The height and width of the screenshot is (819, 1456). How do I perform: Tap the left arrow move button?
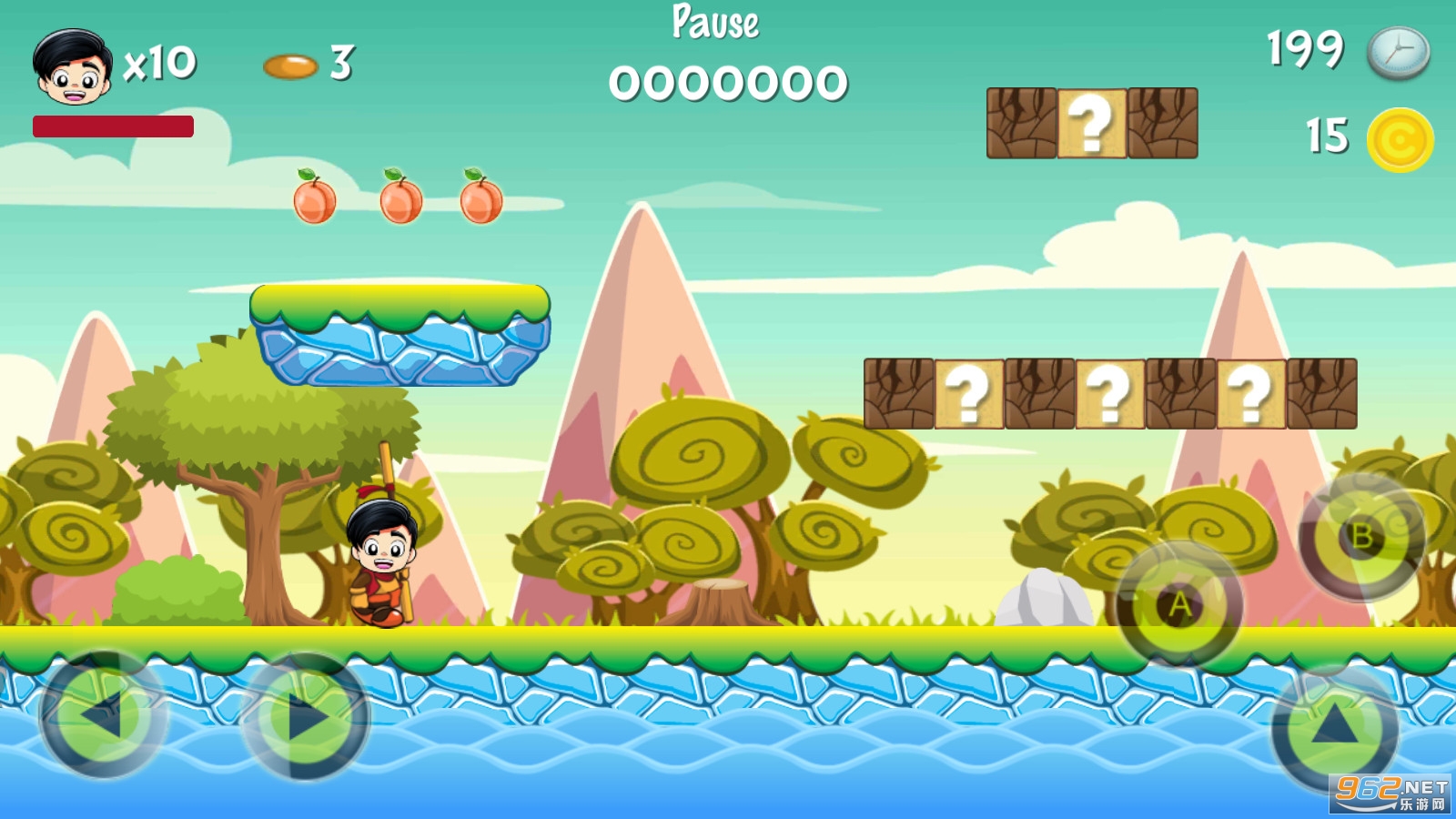(103, 714)
